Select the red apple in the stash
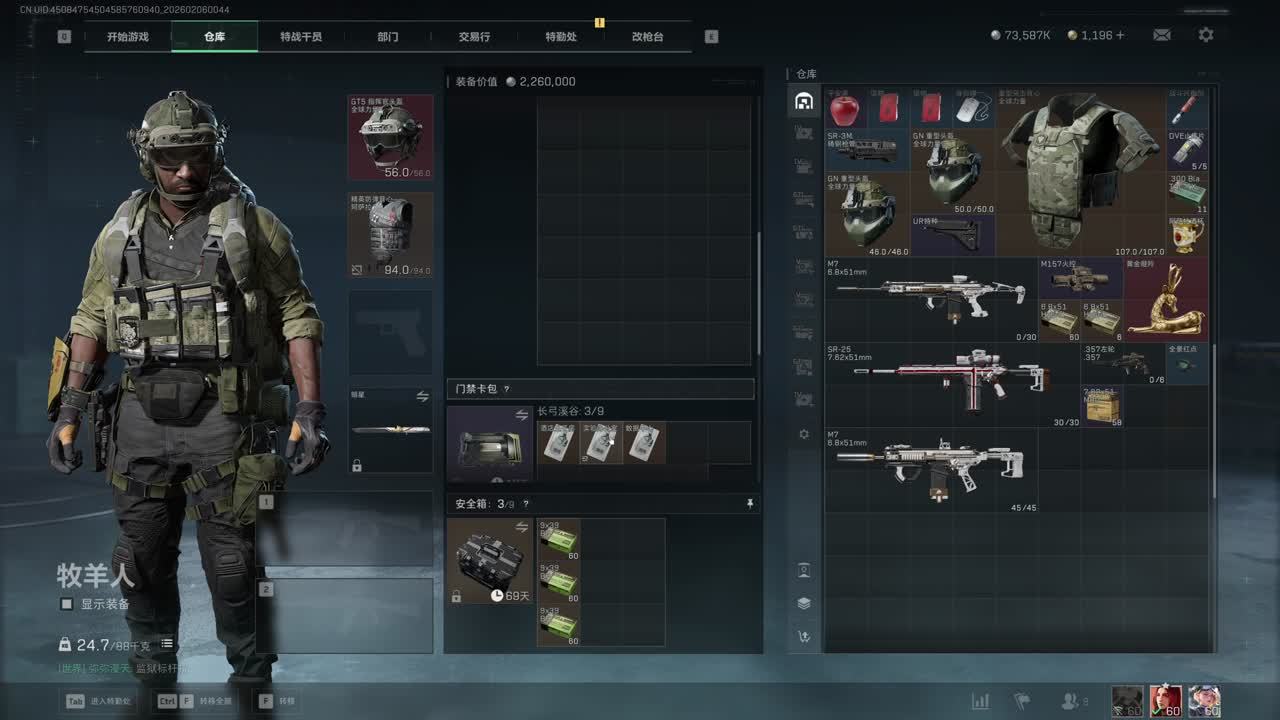The height and width of the screenshot is (720, 1280). point(845,108)
